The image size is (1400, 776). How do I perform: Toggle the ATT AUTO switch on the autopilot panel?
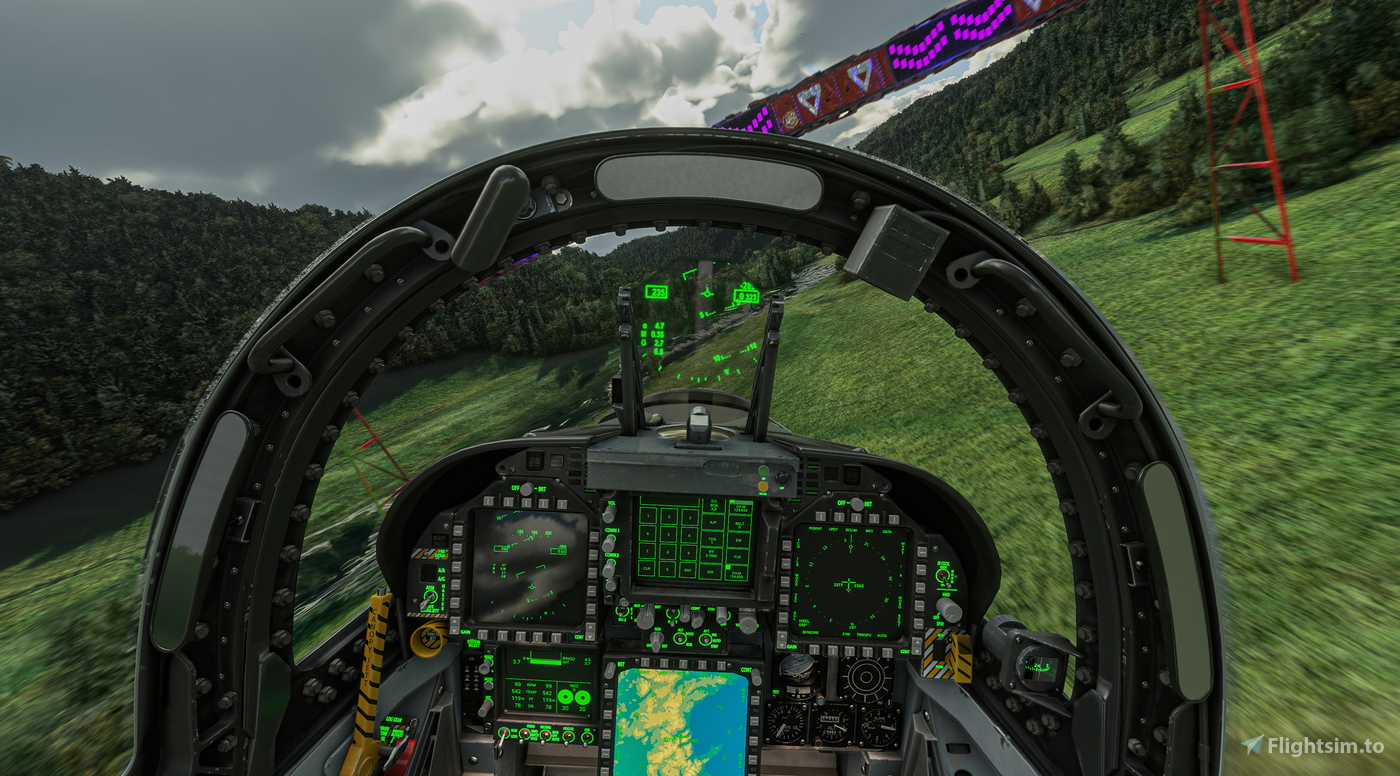click(x=706, y=638)
